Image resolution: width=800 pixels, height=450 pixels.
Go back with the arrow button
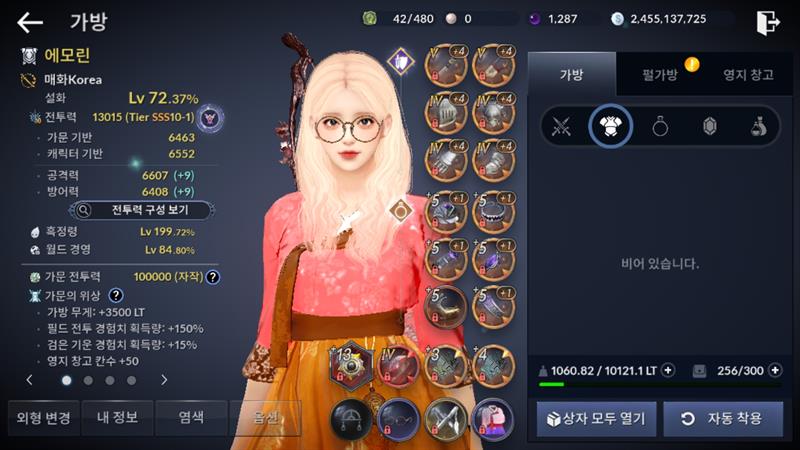(x=30, y=22)
